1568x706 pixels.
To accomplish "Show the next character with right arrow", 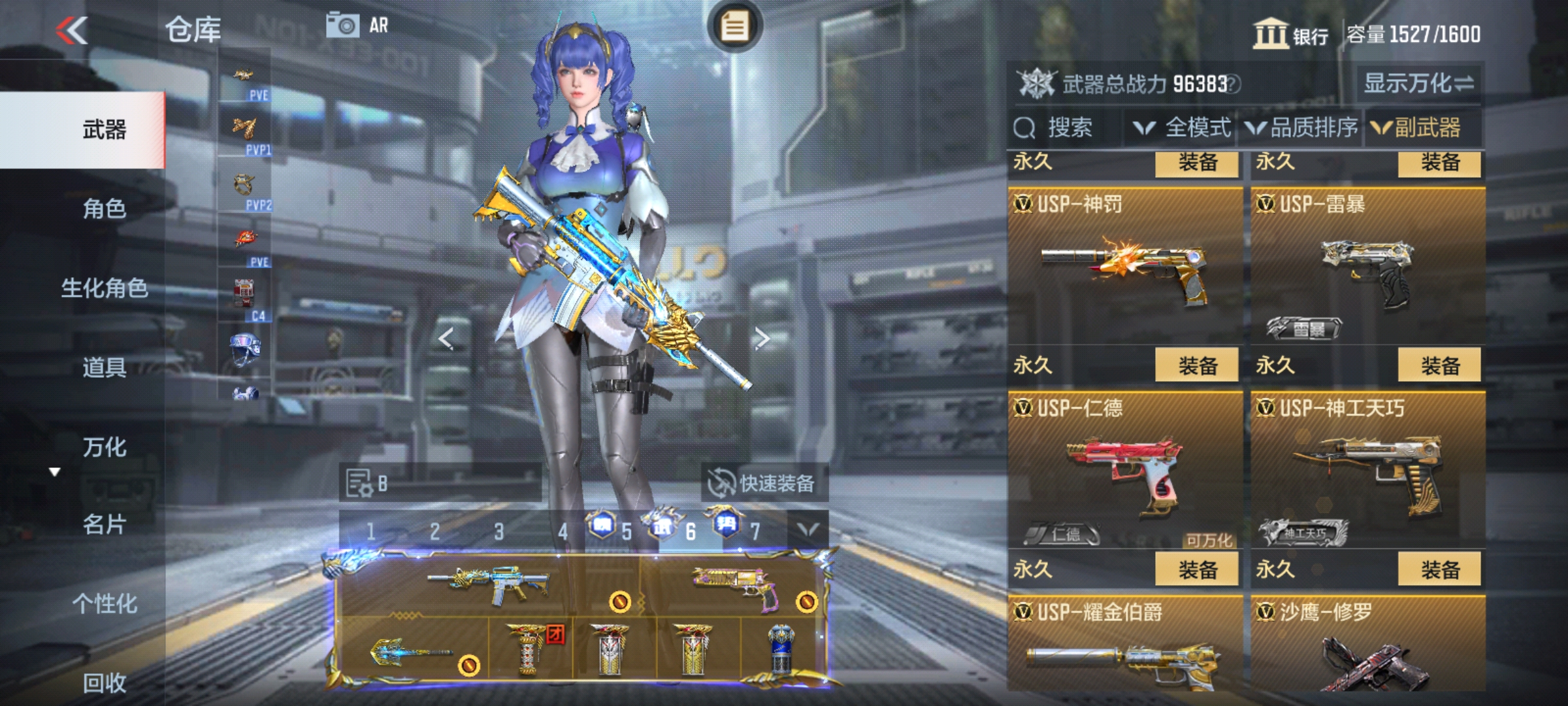I will pos(762,339).
